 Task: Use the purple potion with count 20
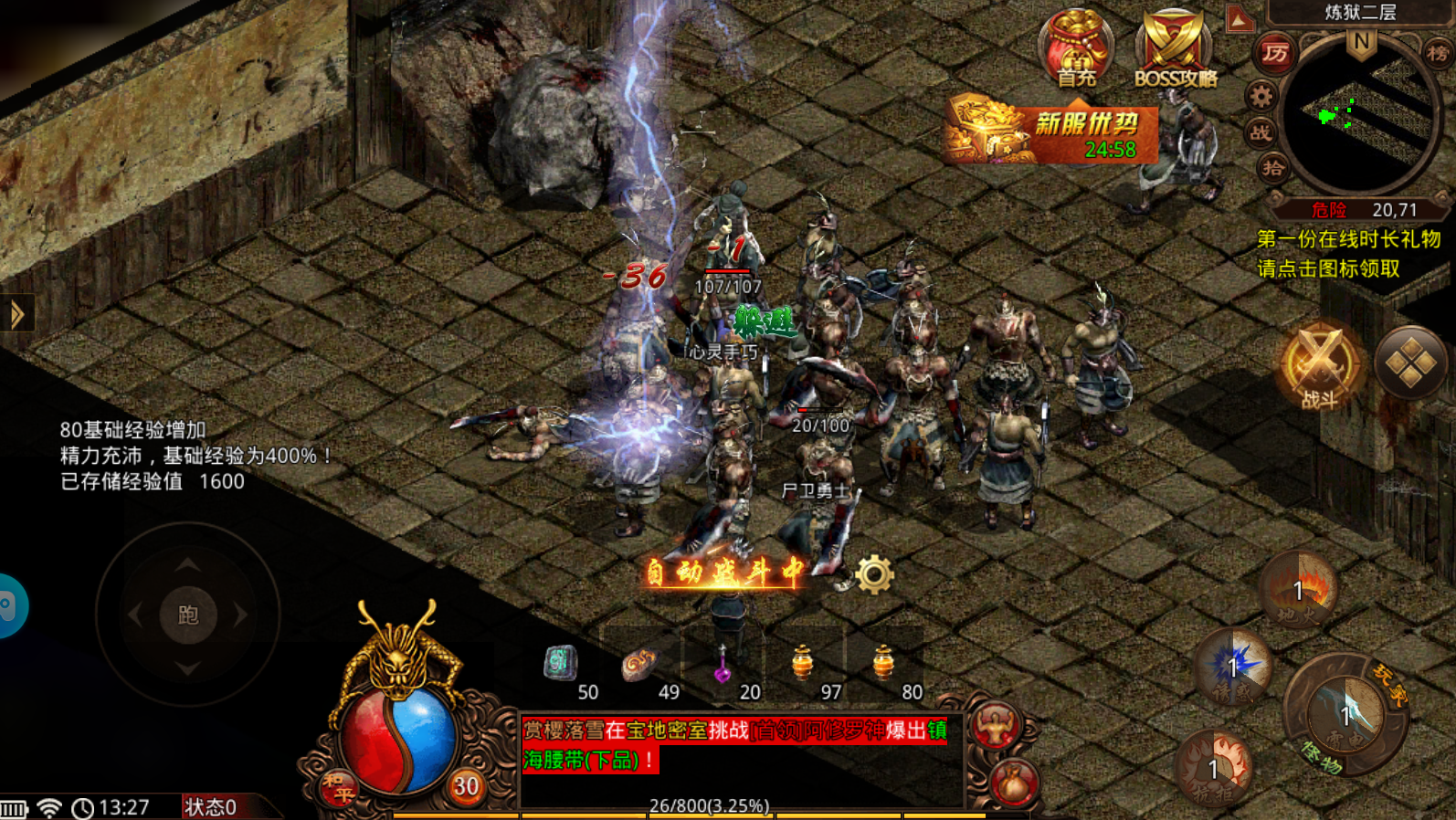[723, 665]
